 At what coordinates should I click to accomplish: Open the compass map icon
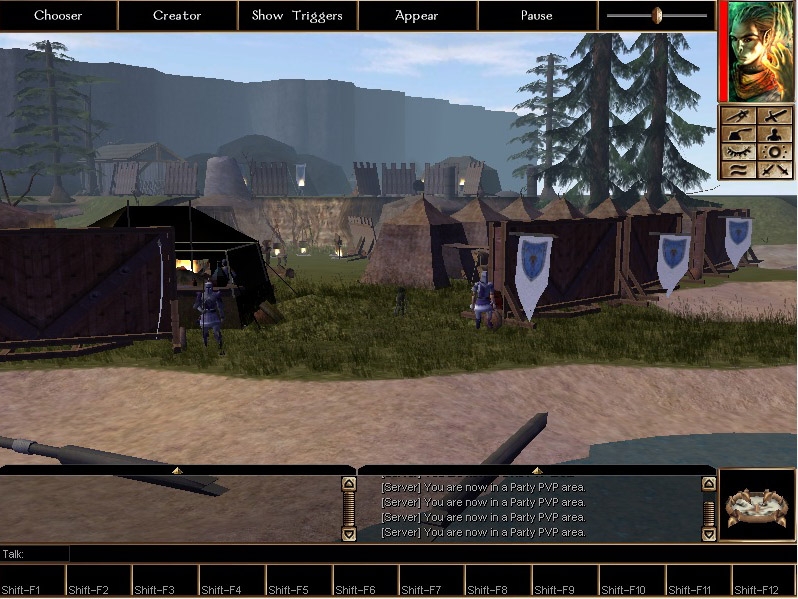point(739,116)
